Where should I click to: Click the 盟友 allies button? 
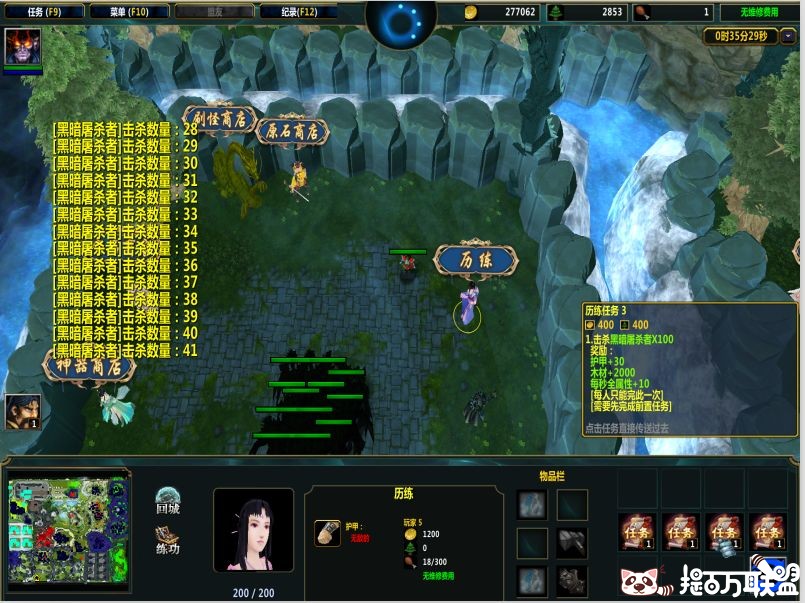pyautogui.click(x=213, y=12)
